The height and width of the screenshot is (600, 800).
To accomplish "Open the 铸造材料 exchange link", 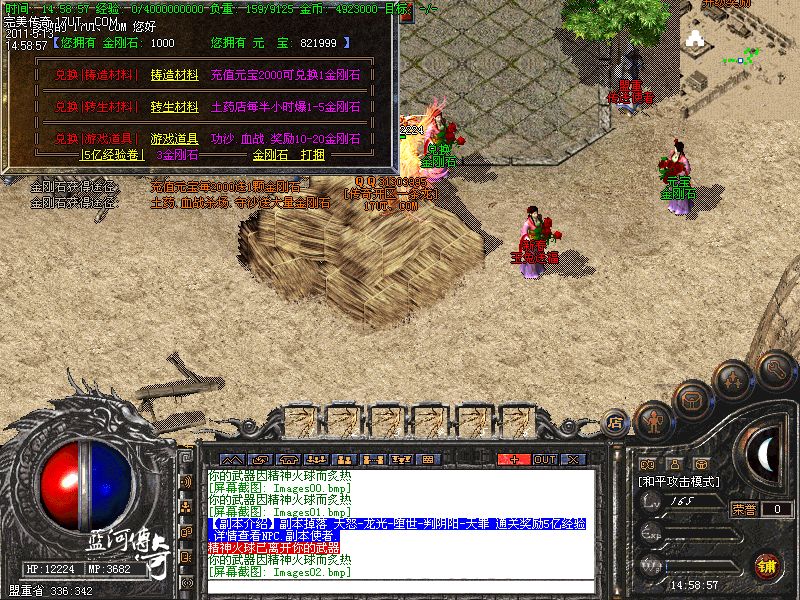I will click(x=174, y=74).
